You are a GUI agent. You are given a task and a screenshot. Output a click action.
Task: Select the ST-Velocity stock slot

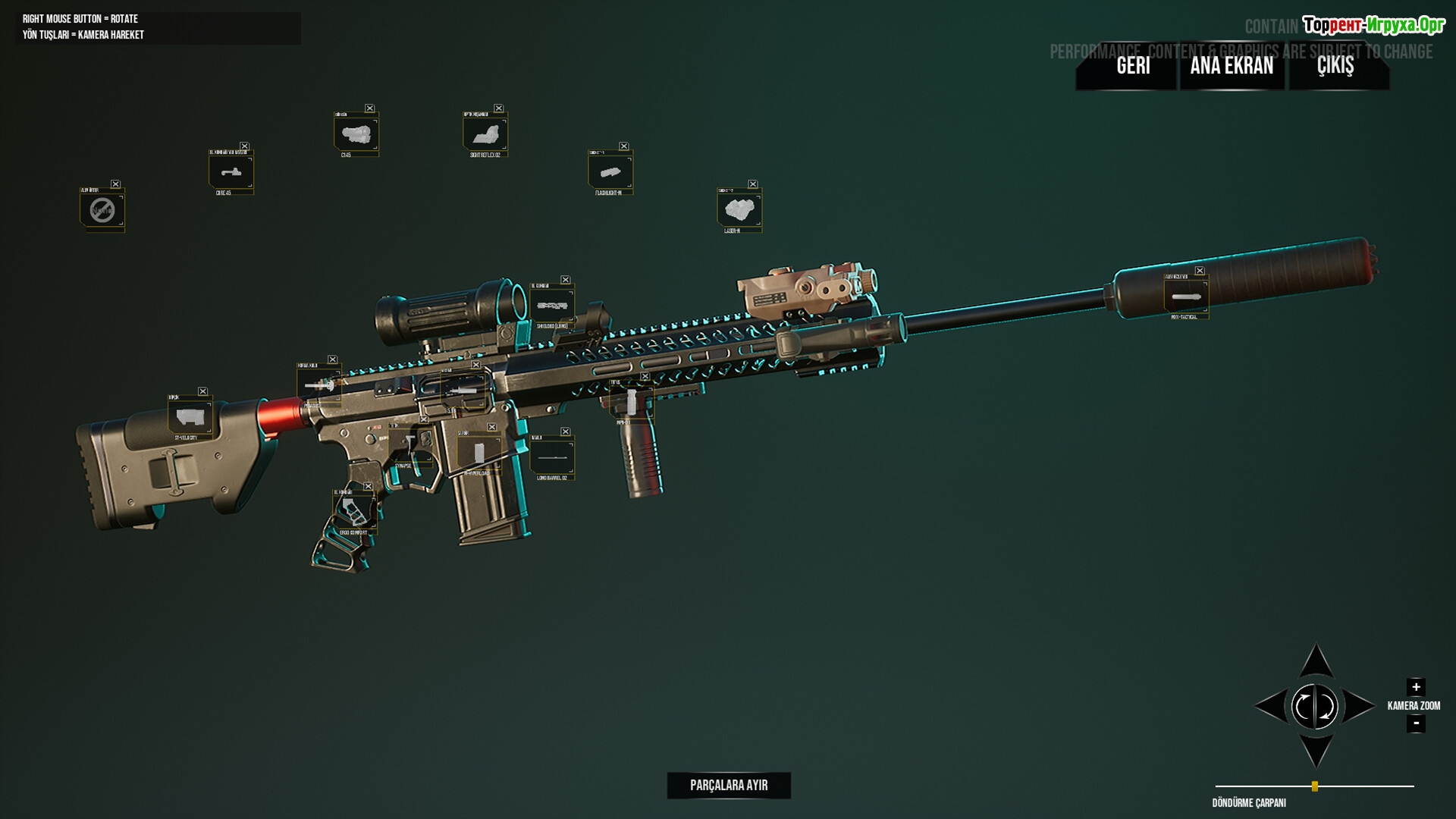tap(189, 416)
